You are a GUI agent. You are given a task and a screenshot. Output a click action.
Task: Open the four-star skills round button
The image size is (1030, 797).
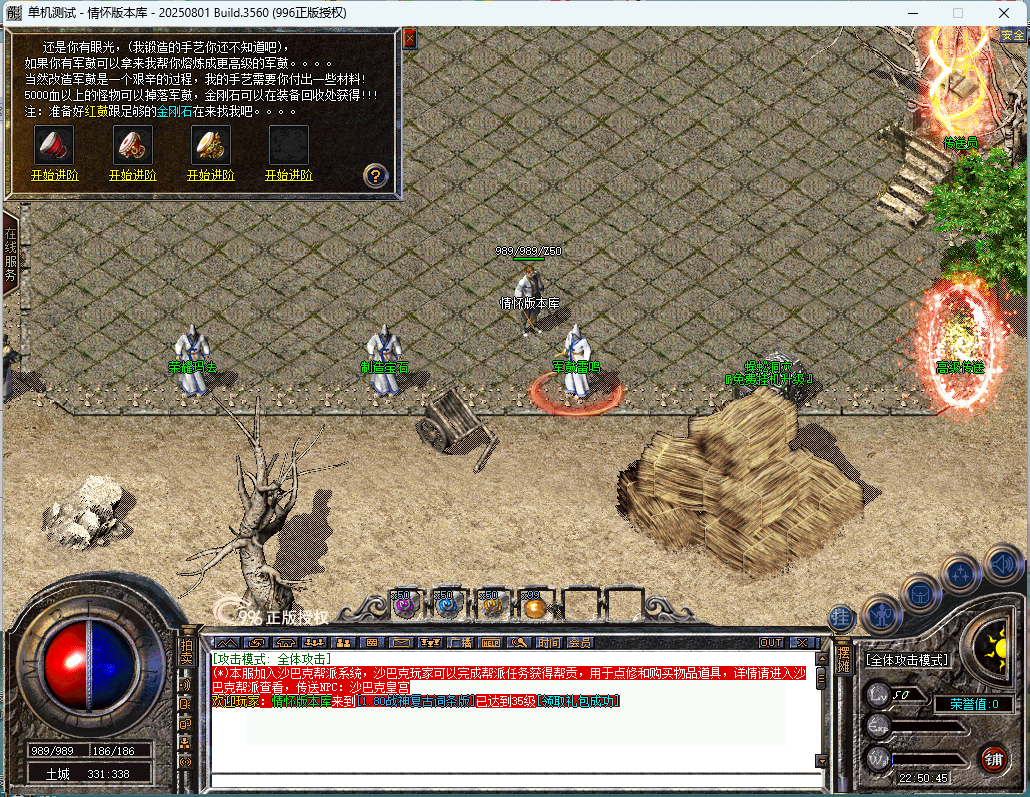pyautogui.click(x=961, y=574)
